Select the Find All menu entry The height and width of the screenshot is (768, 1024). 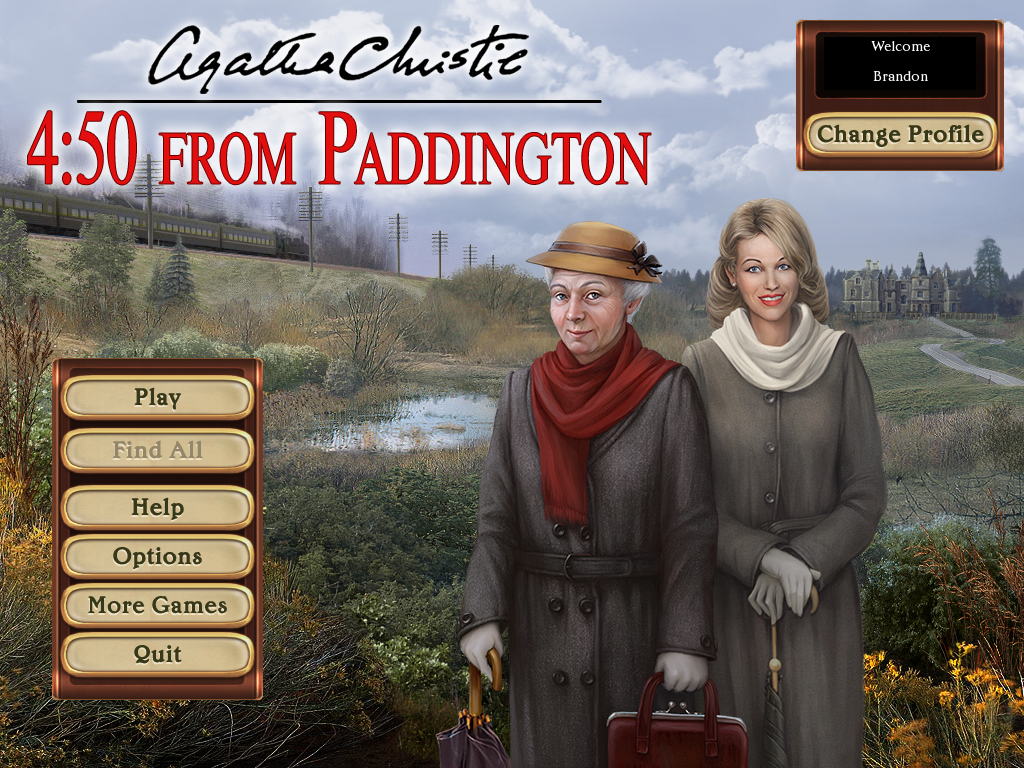(x=157, y=451)
